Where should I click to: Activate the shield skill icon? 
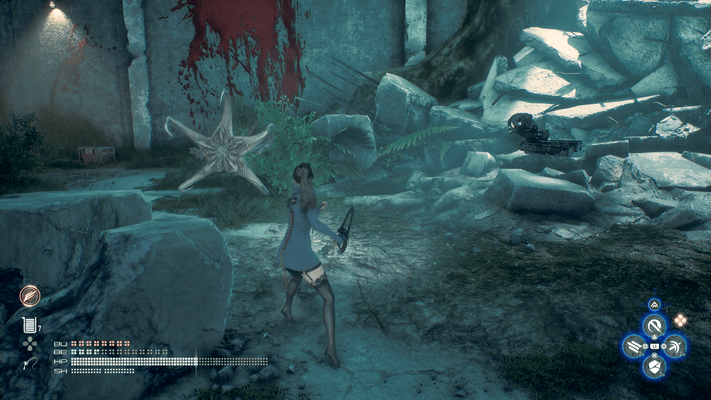point(654,367)
